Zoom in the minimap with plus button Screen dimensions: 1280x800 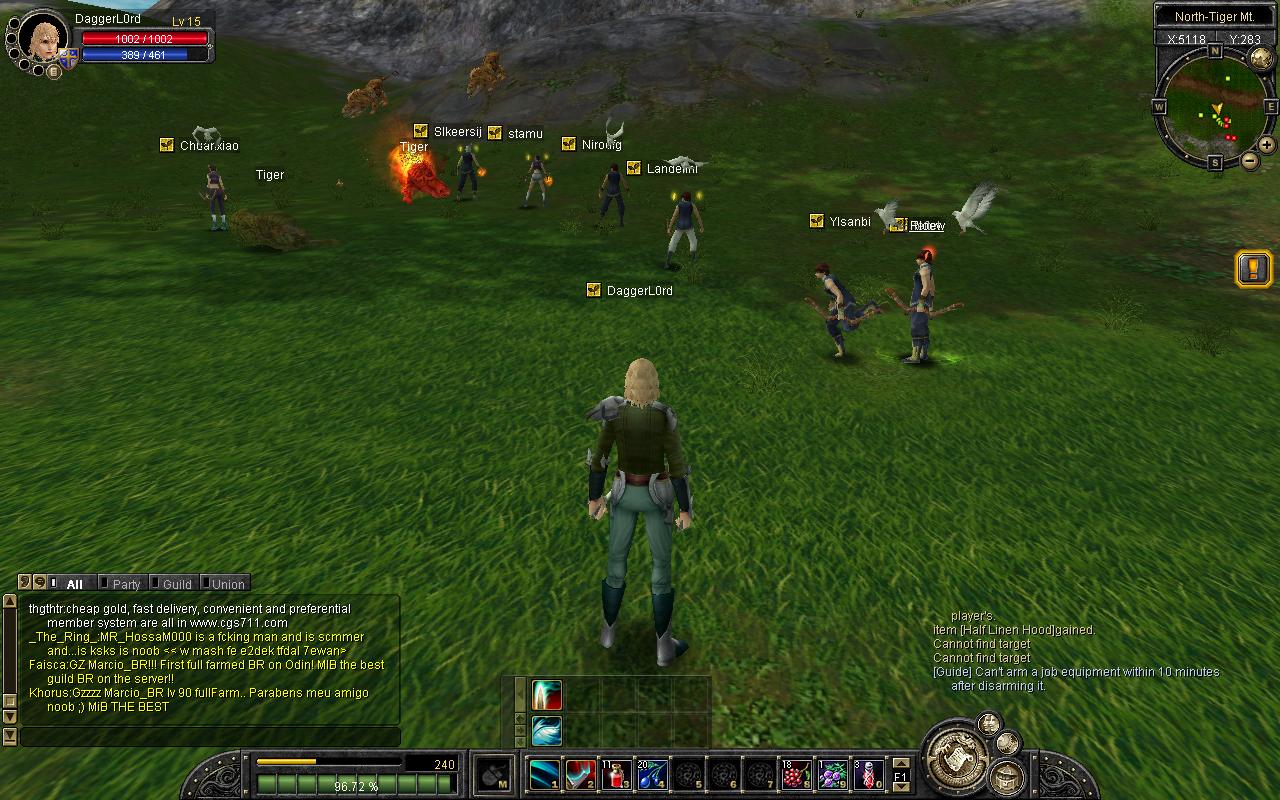[x=1266, y=145]
